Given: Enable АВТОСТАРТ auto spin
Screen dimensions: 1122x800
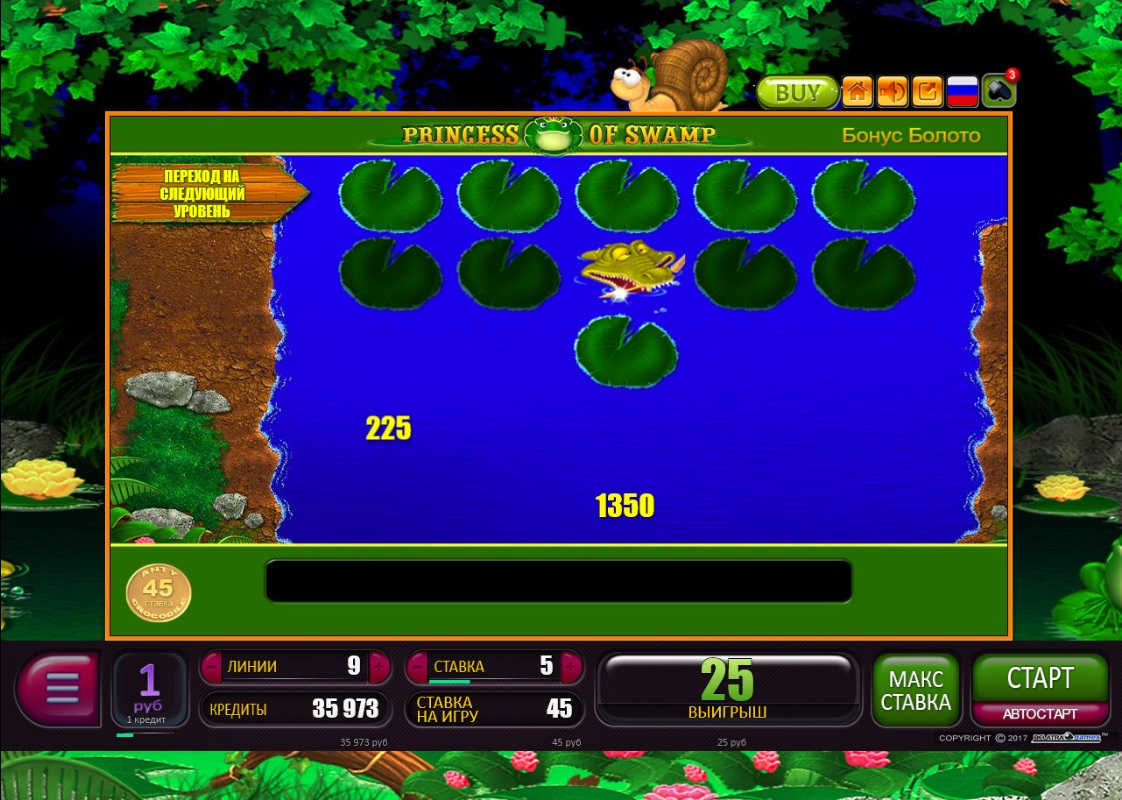Looking at the screenshot, I should pos(1040,714).
